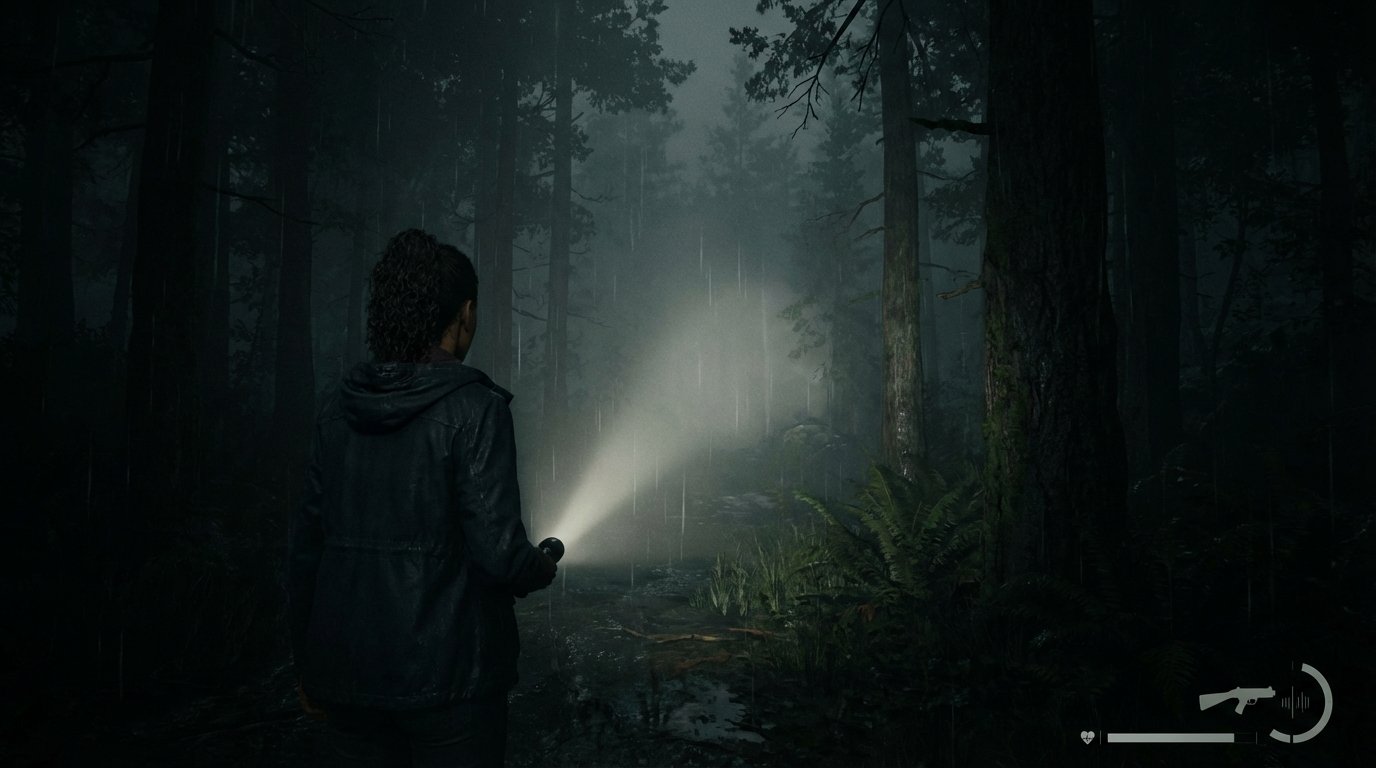
Task: Click the shotgun weapon icon in the HUD
Action: point(1237,698)
